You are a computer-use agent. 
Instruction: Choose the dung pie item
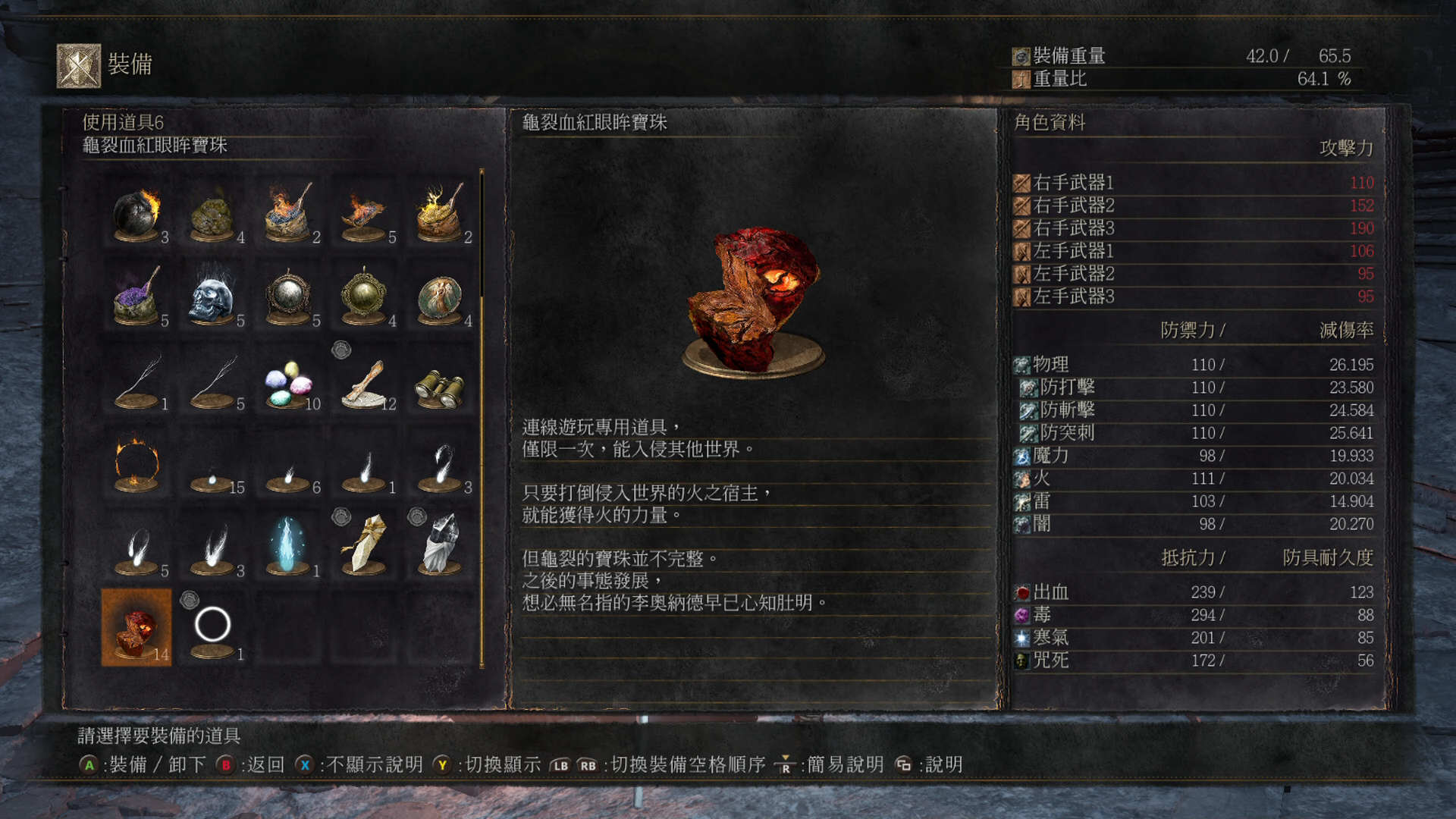(213, 214)
